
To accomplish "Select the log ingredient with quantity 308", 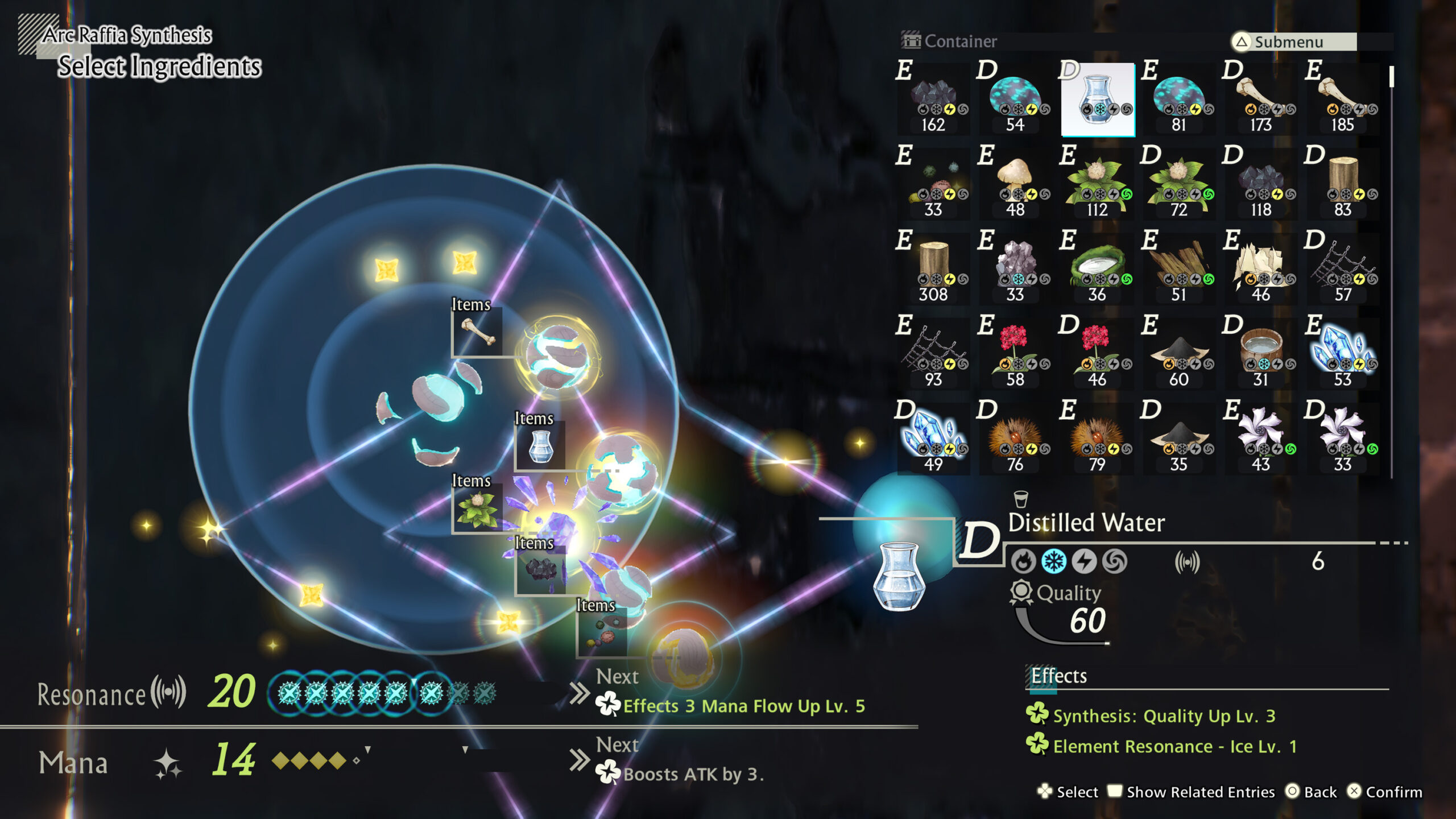I will pyautogui.click(x=933, y=264).
